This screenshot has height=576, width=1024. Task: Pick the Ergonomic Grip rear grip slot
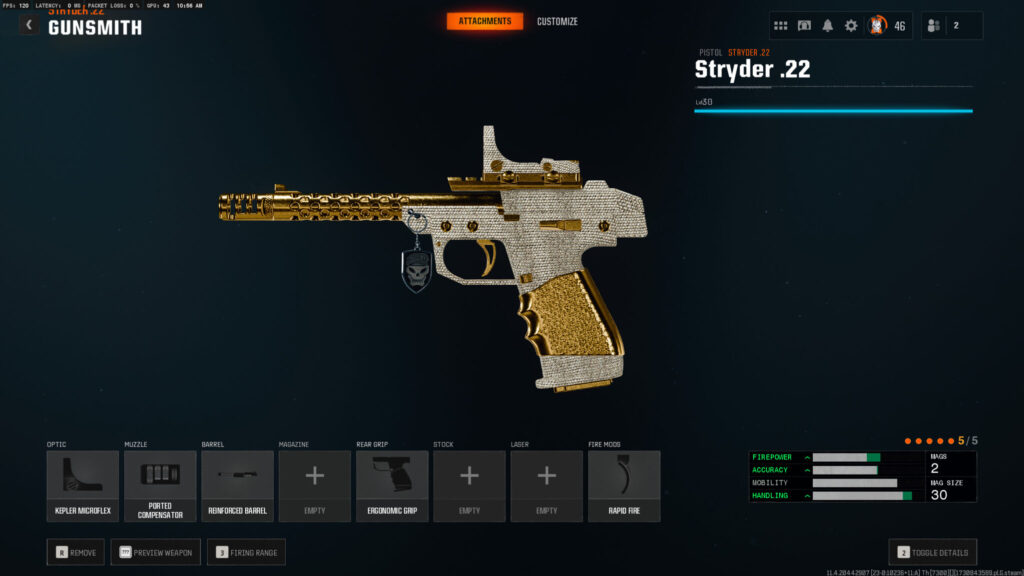click(x=392, y=486)
